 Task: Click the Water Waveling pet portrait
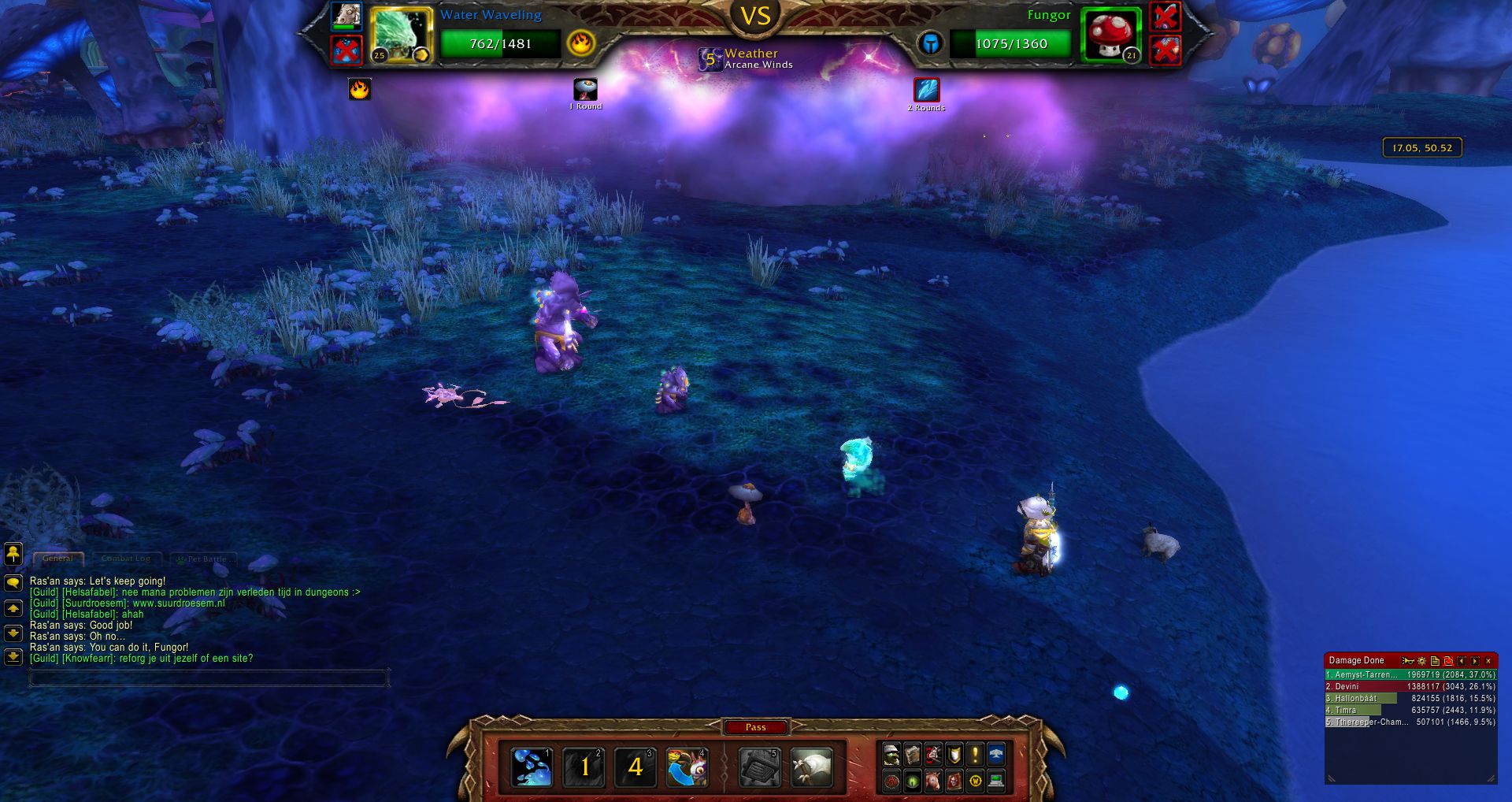pyautogui.click(x=401, y=35)
